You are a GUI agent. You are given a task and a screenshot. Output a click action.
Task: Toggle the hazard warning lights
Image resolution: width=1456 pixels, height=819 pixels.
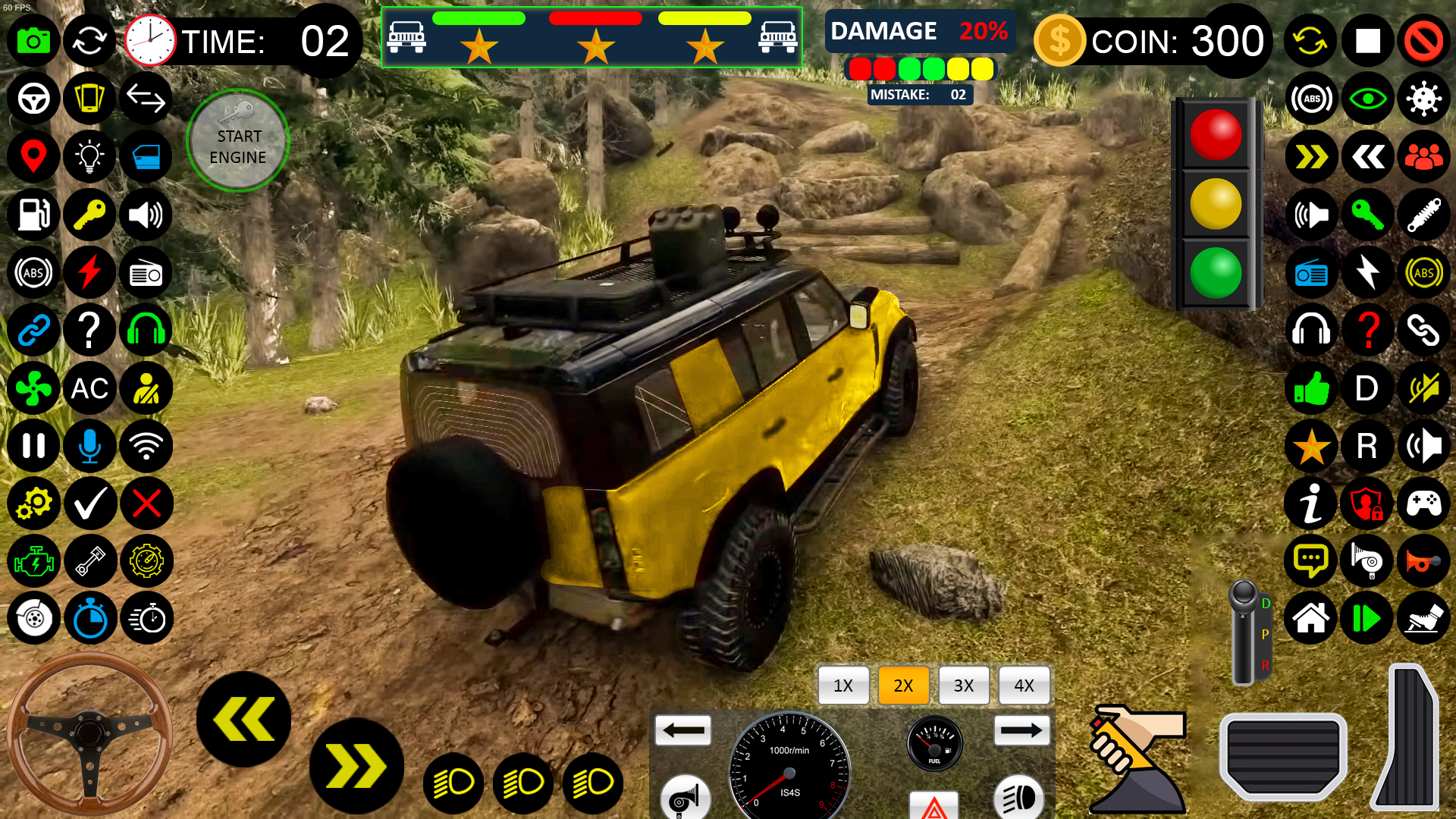click(x=933, y=806)
